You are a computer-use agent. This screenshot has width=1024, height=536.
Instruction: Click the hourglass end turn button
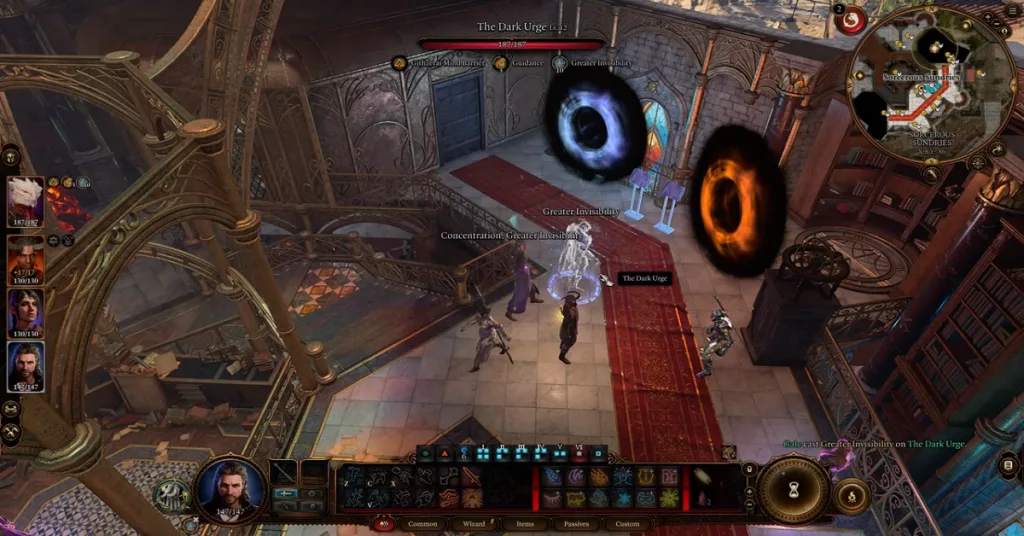click(x=793, y=490)
